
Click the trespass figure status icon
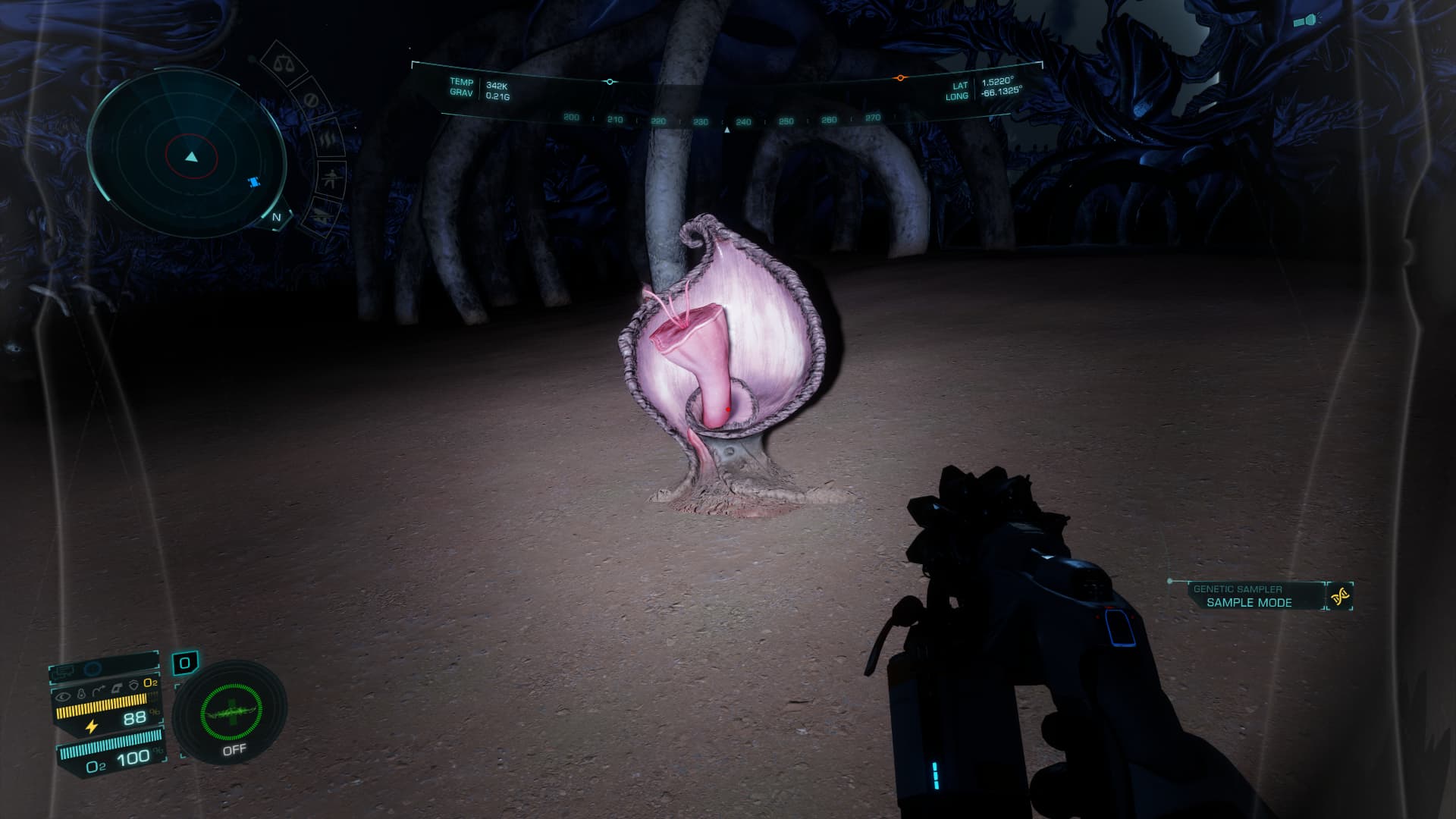331,180
